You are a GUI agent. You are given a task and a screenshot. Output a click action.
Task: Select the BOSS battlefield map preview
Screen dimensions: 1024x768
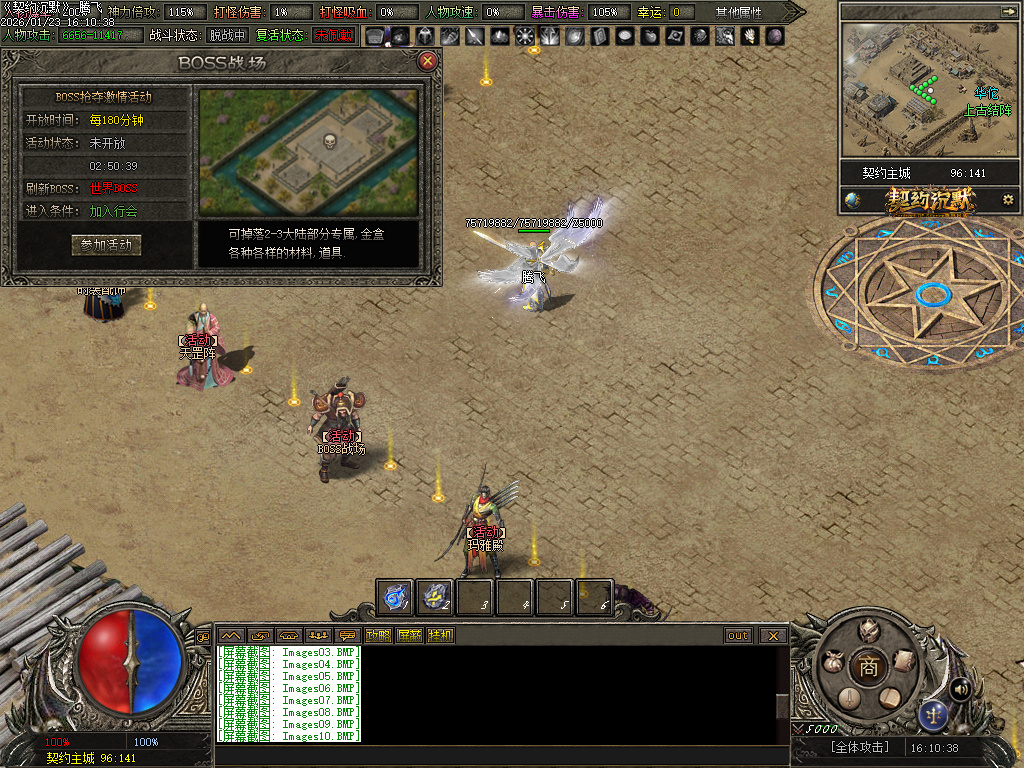point(308,152)
